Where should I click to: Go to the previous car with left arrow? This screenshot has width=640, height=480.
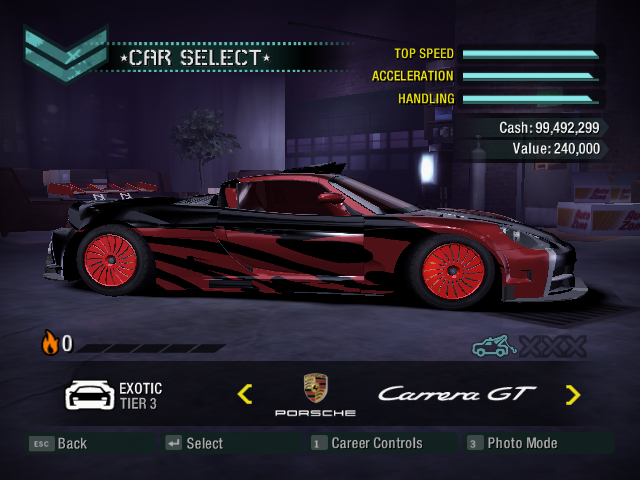point(245,394)
